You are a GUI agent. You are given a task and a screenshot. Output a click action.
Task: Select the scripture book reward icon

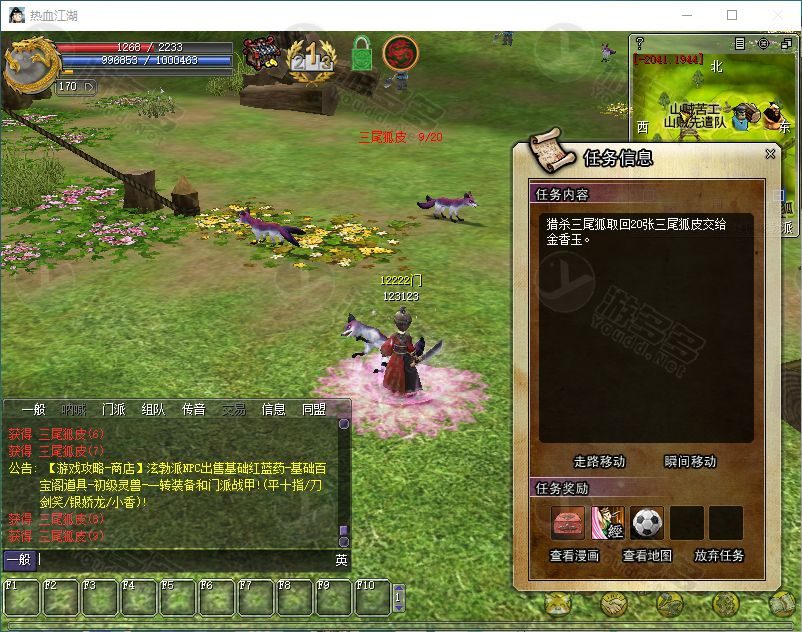(x=608, y=523)
